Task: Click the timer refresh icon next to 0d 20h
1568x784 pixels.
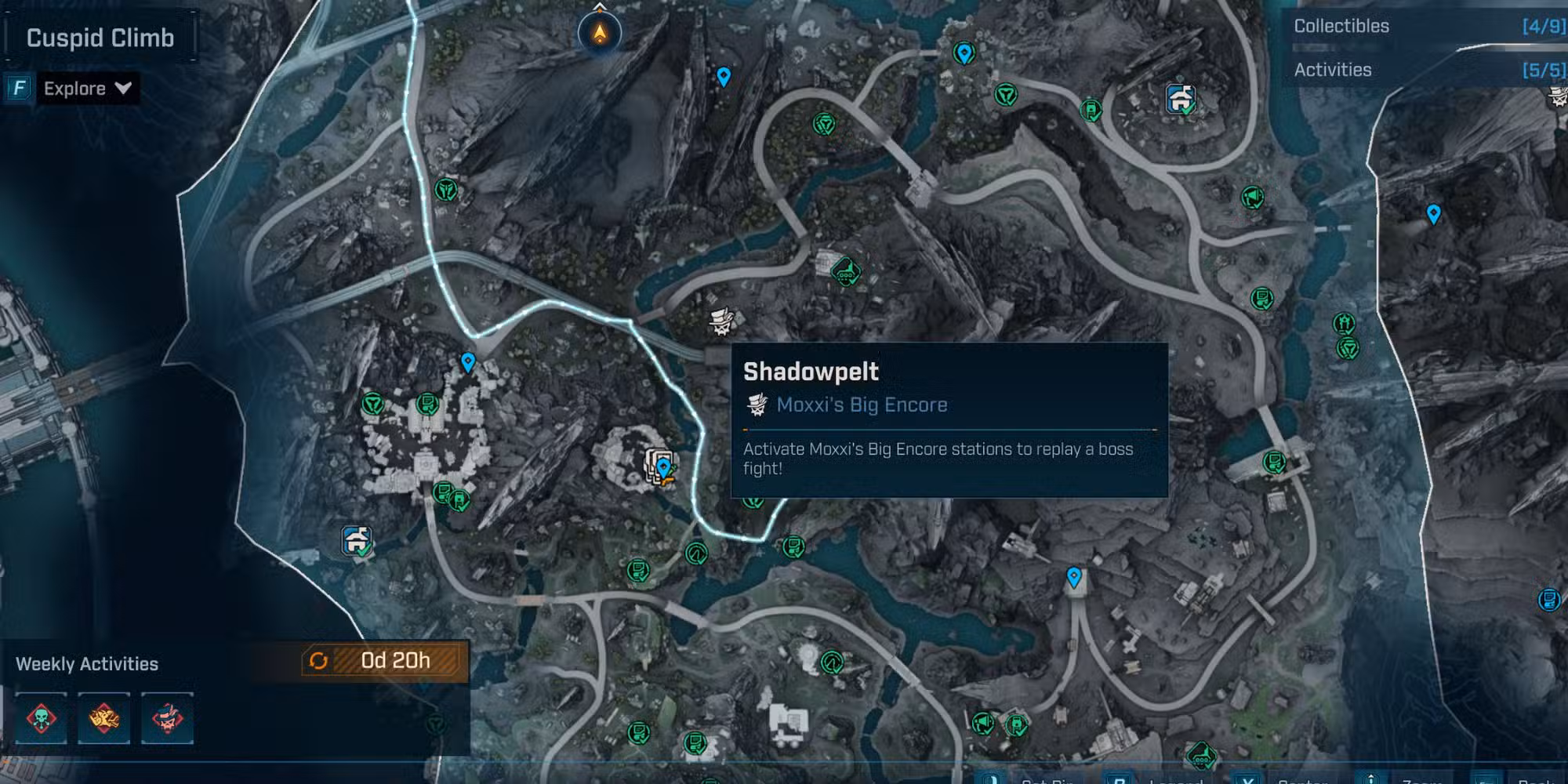Action: pyautogui.click(x=318, y=661)
